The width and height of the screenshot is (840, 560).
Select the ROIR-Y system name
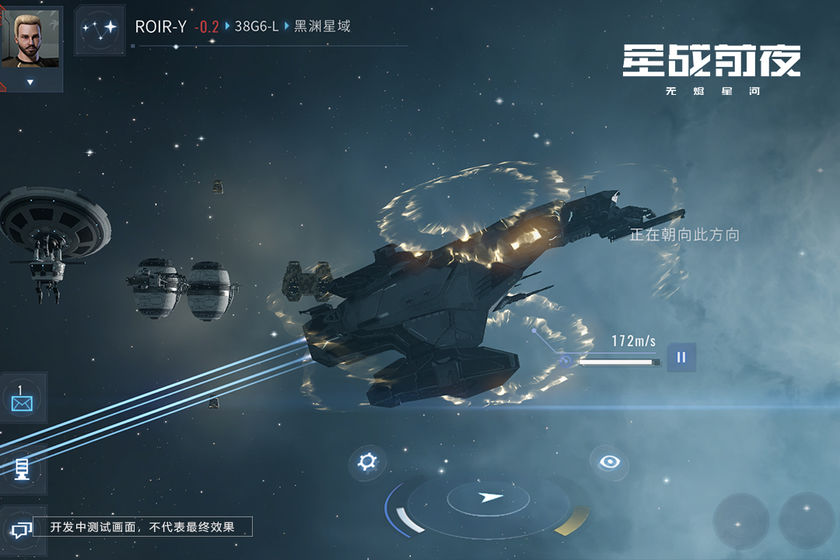[161, 27]
